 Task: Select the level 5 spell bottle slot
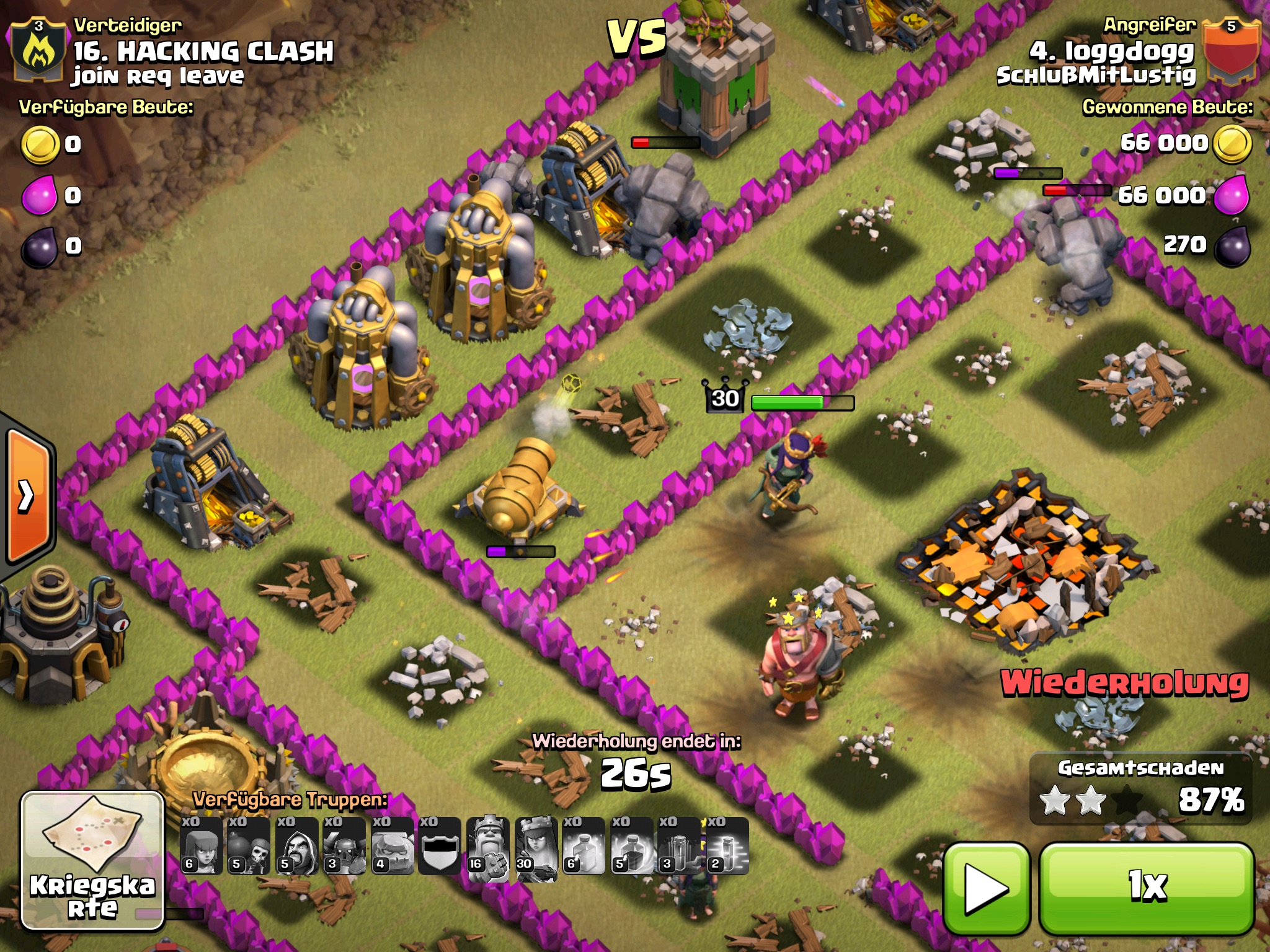click(x=631, y=845)
